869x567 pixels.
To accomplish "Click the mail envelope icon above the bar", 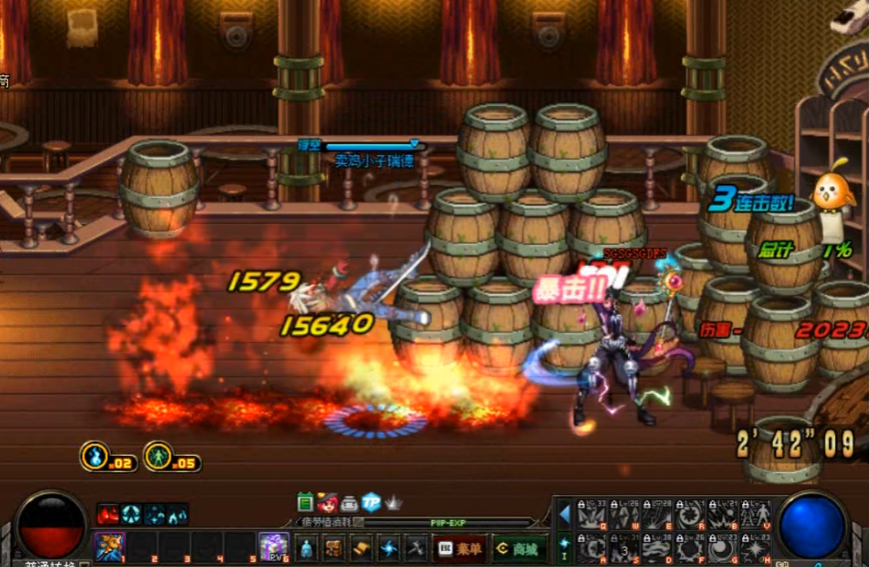I will [x=350, y=502].
